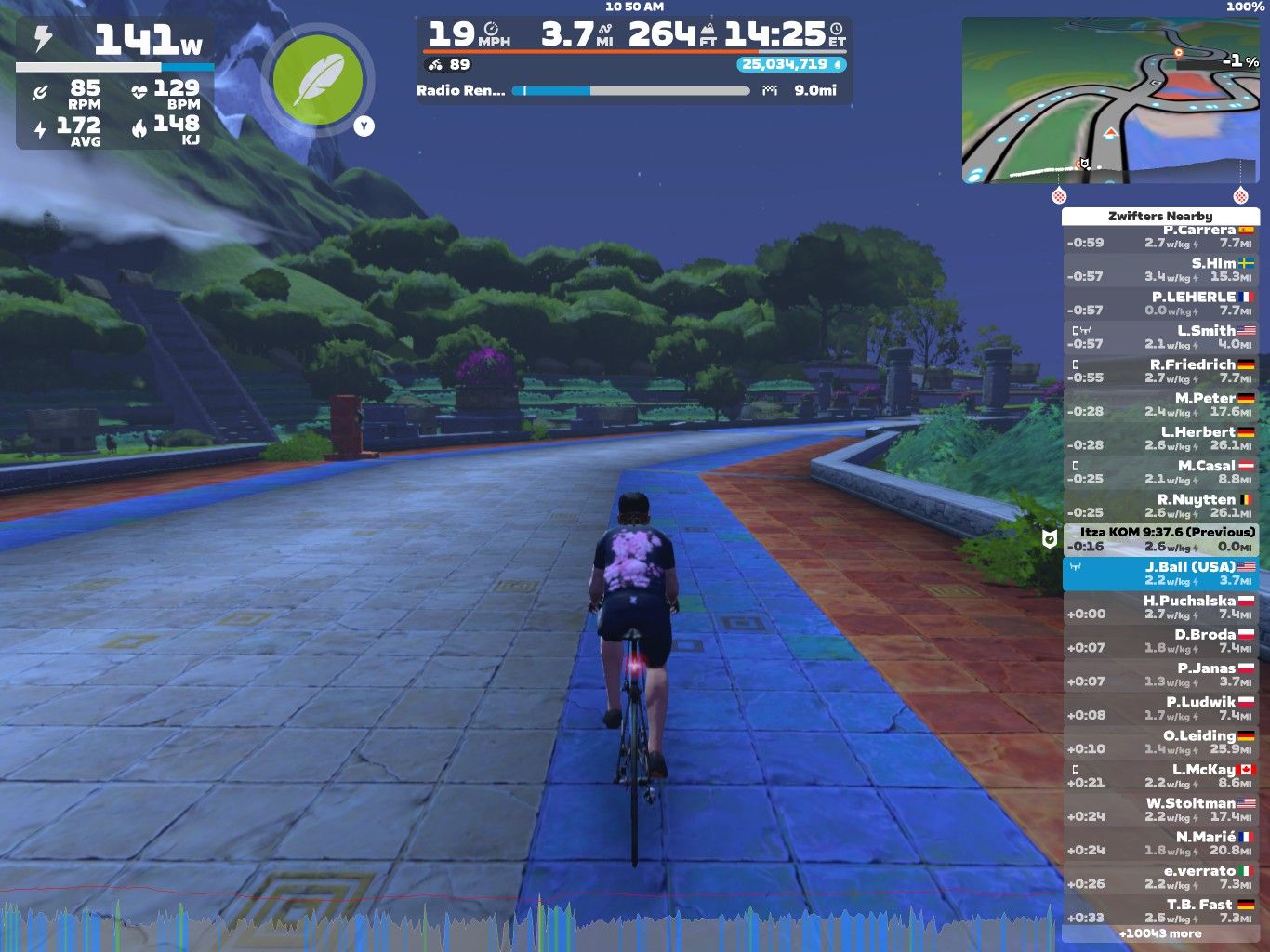Image resolution: width=1270 pixels, height=952 pixels.
Task: Expand the Itza KOM 9:37.6 segment entry
Action: tap(1165, 537)
